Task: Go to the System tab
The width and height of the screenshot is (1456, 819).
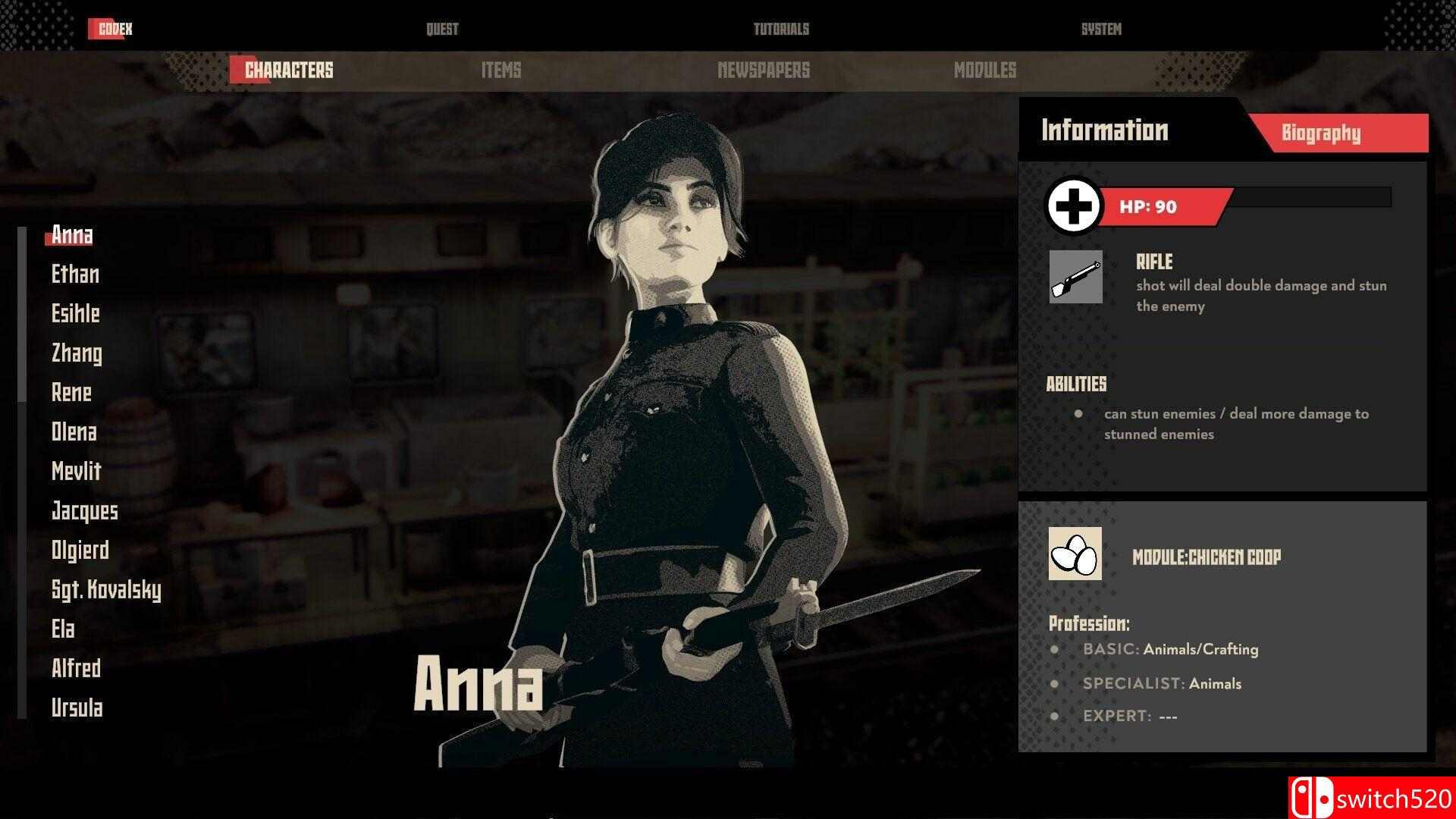Action: point(1101,30)
